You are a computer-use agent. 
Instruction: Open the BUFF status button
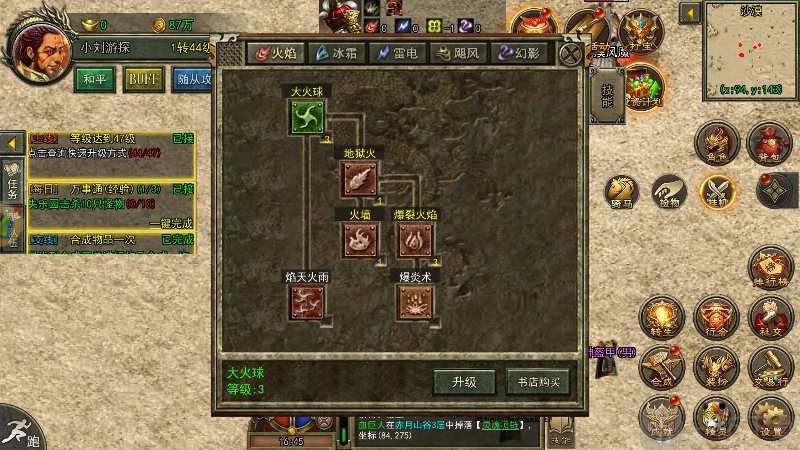click(143, 78)
